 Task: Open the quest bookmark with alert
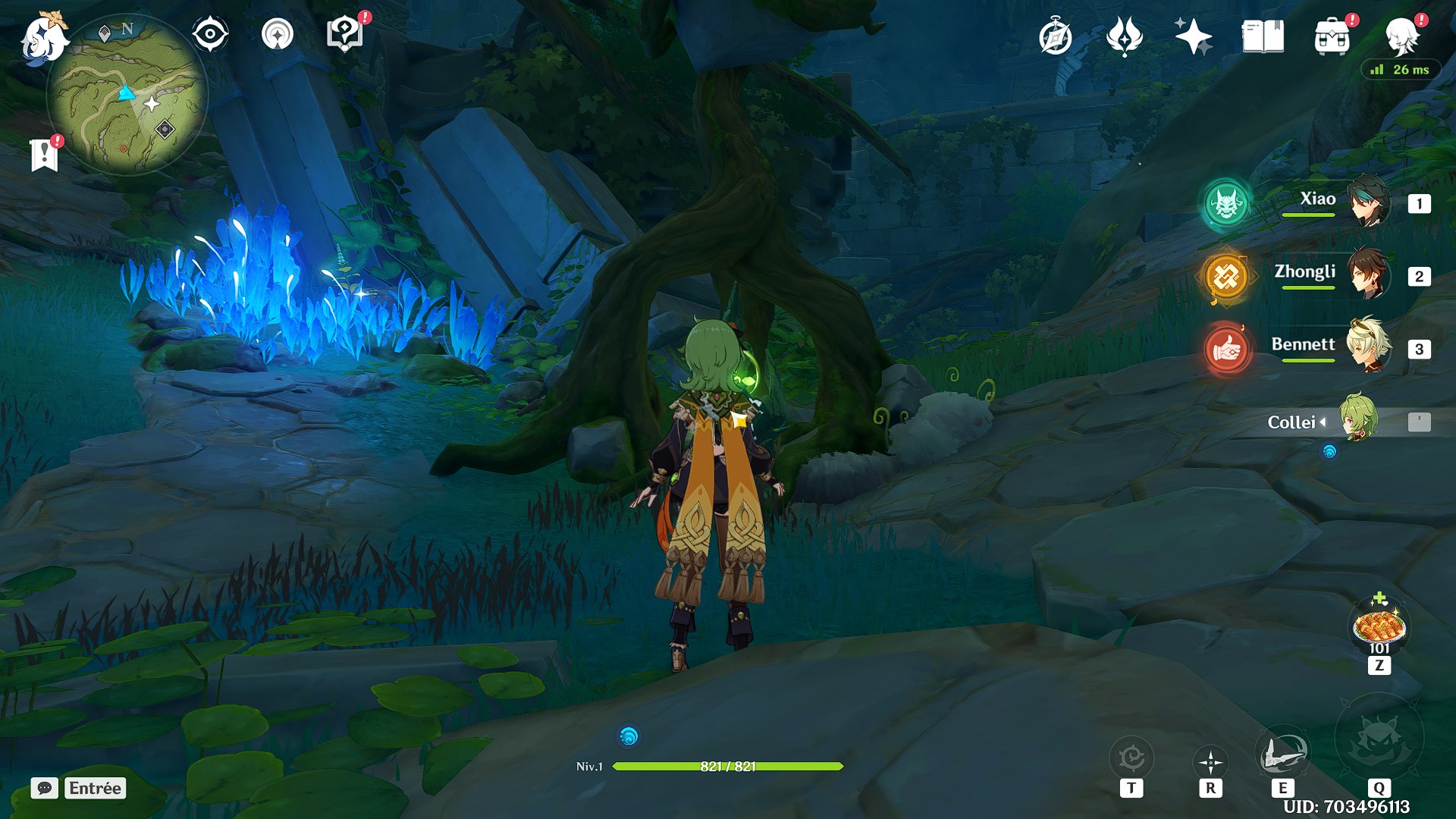pos(45,154)
